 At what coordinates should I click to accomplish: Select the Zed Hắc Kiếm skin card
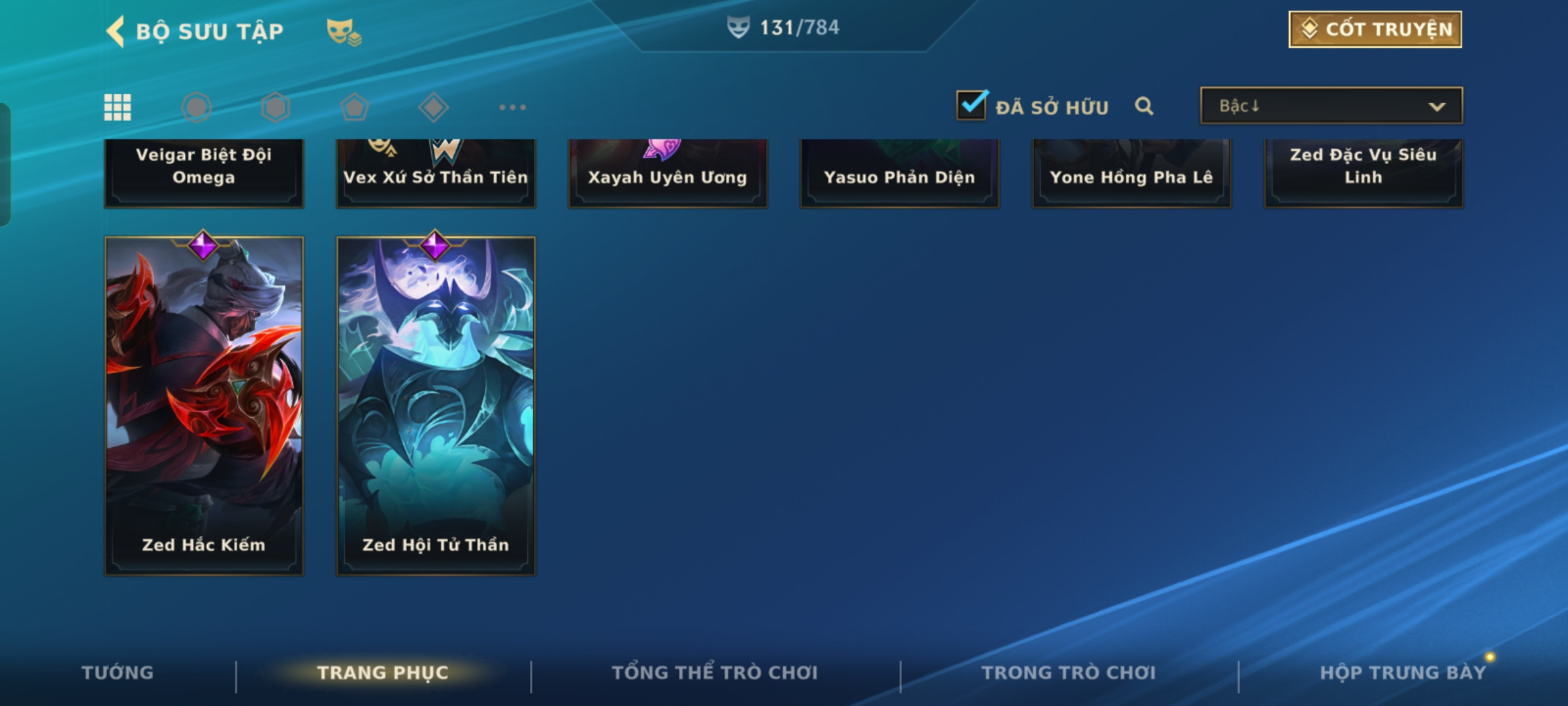coord(204,405)
